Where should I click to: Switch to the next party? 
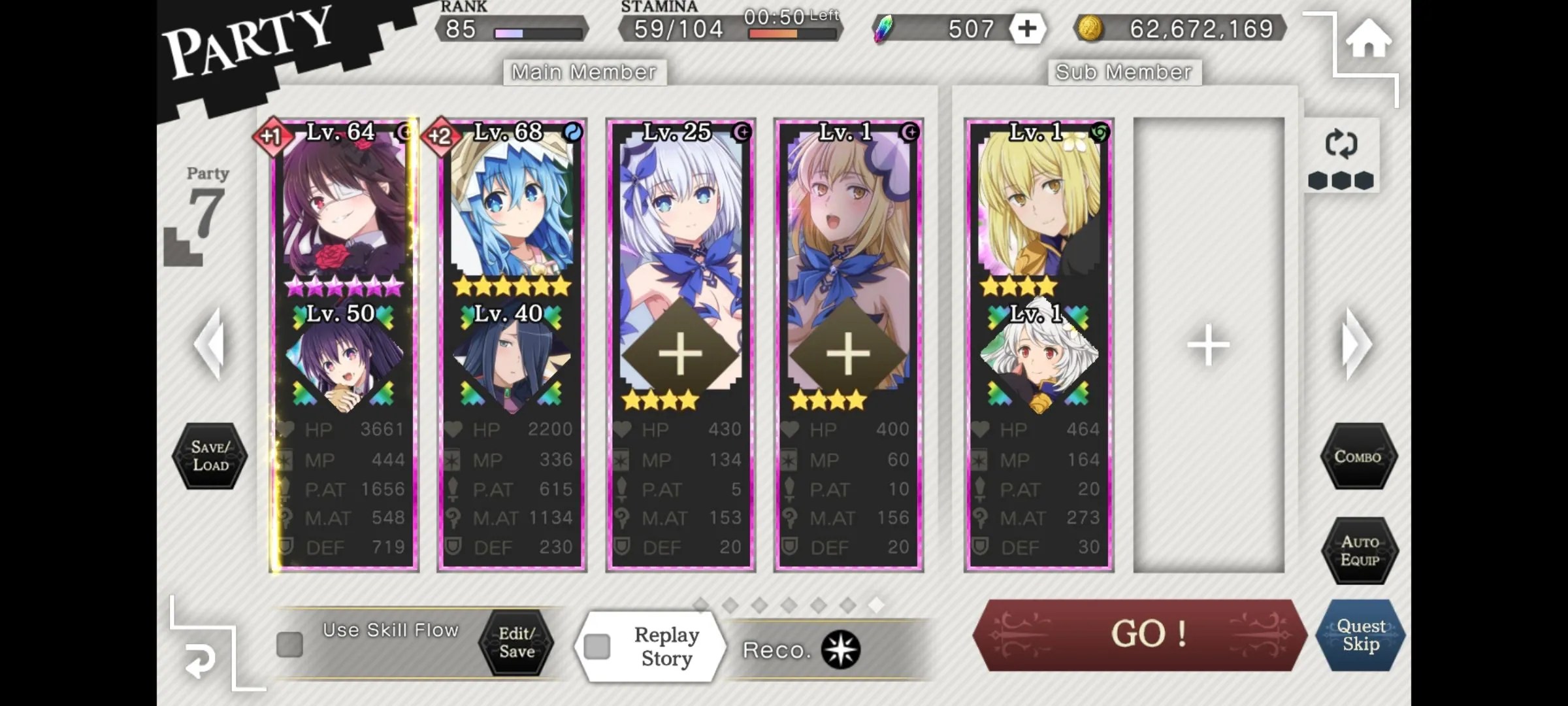tap(1356, 344)
